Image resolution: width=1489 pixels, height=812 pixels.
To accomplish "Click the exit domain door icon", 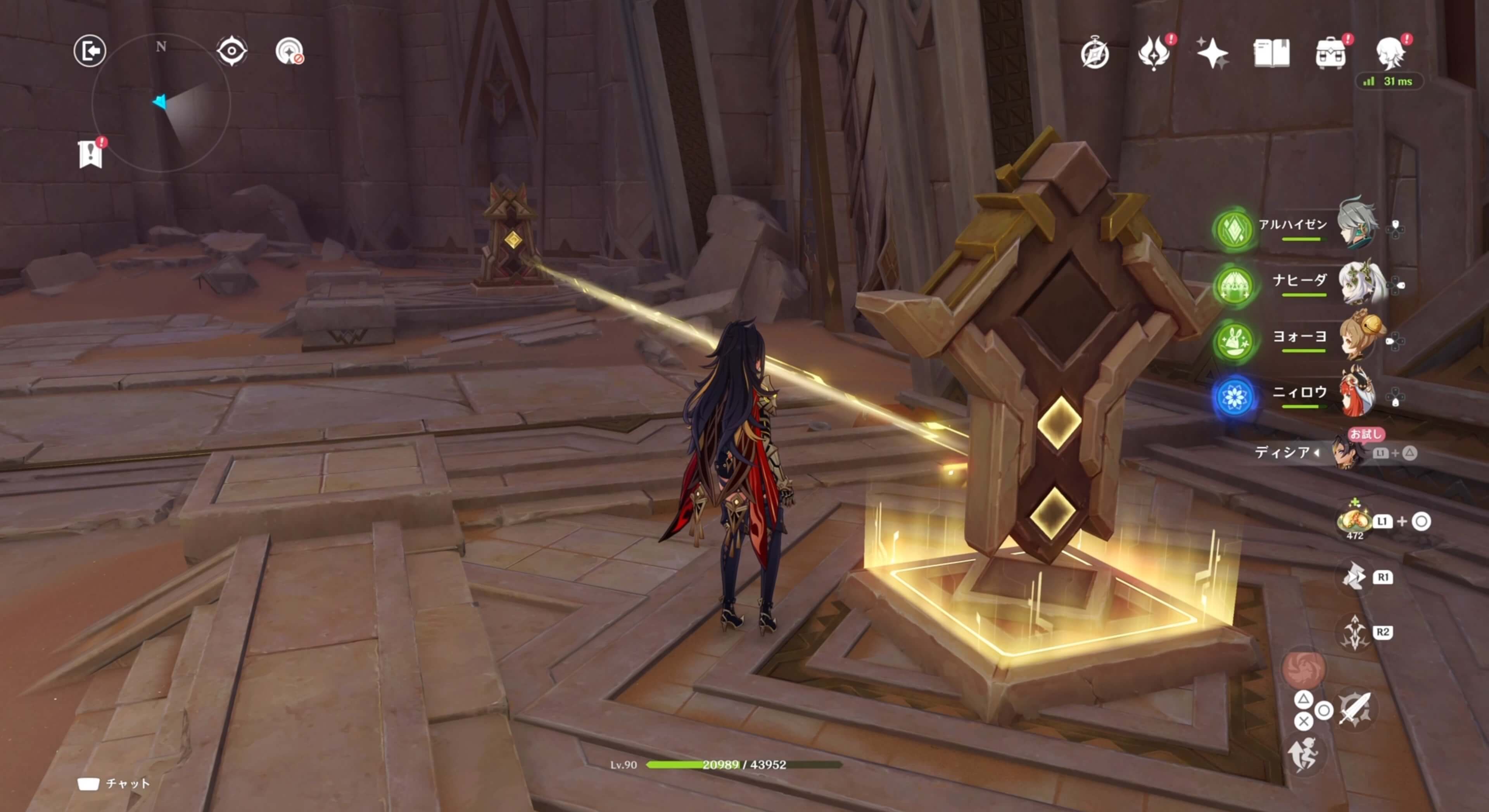I will tap(90, 51).
